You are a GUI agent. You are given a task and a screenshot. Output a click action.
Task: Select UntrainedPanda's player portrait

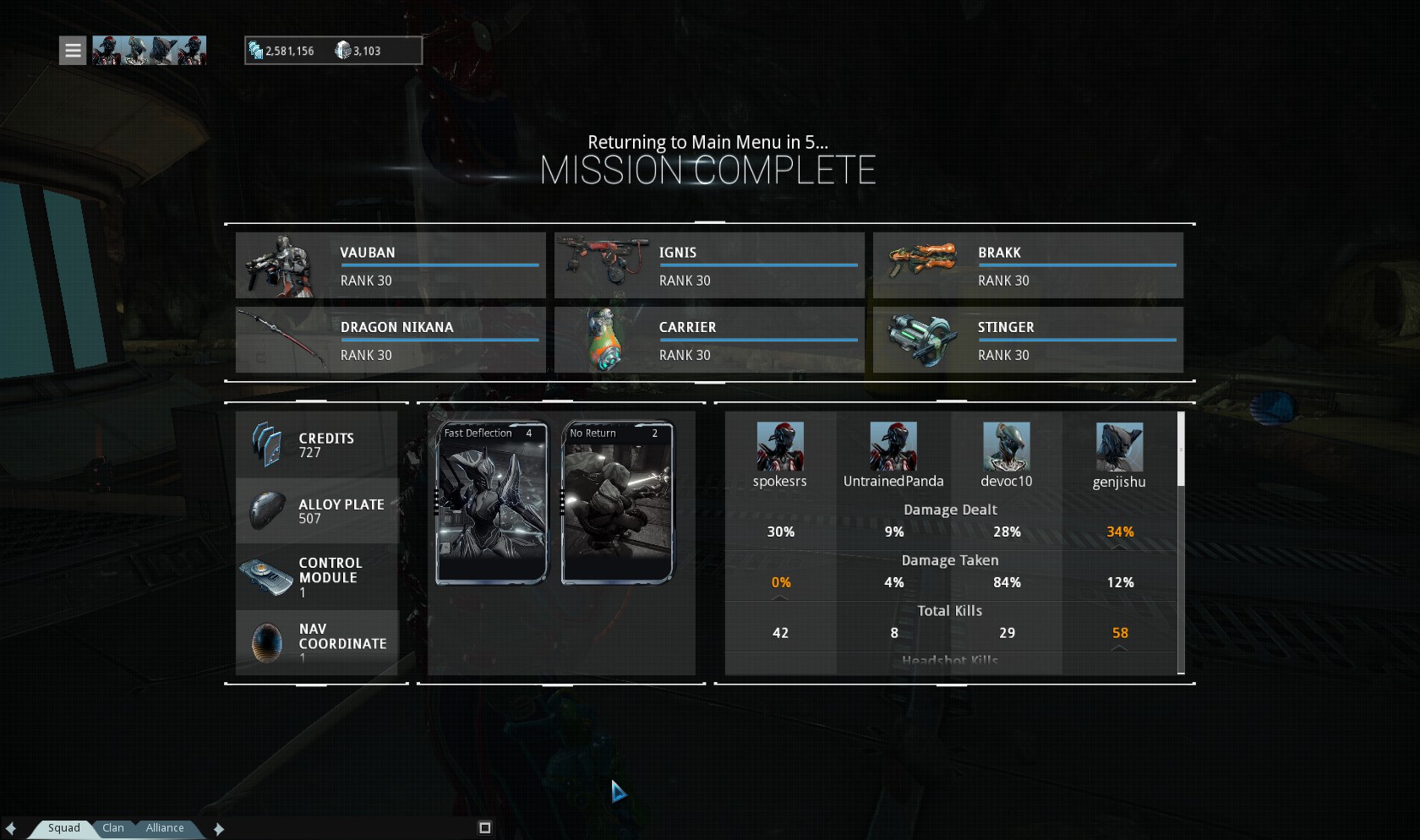click(893, 446)
